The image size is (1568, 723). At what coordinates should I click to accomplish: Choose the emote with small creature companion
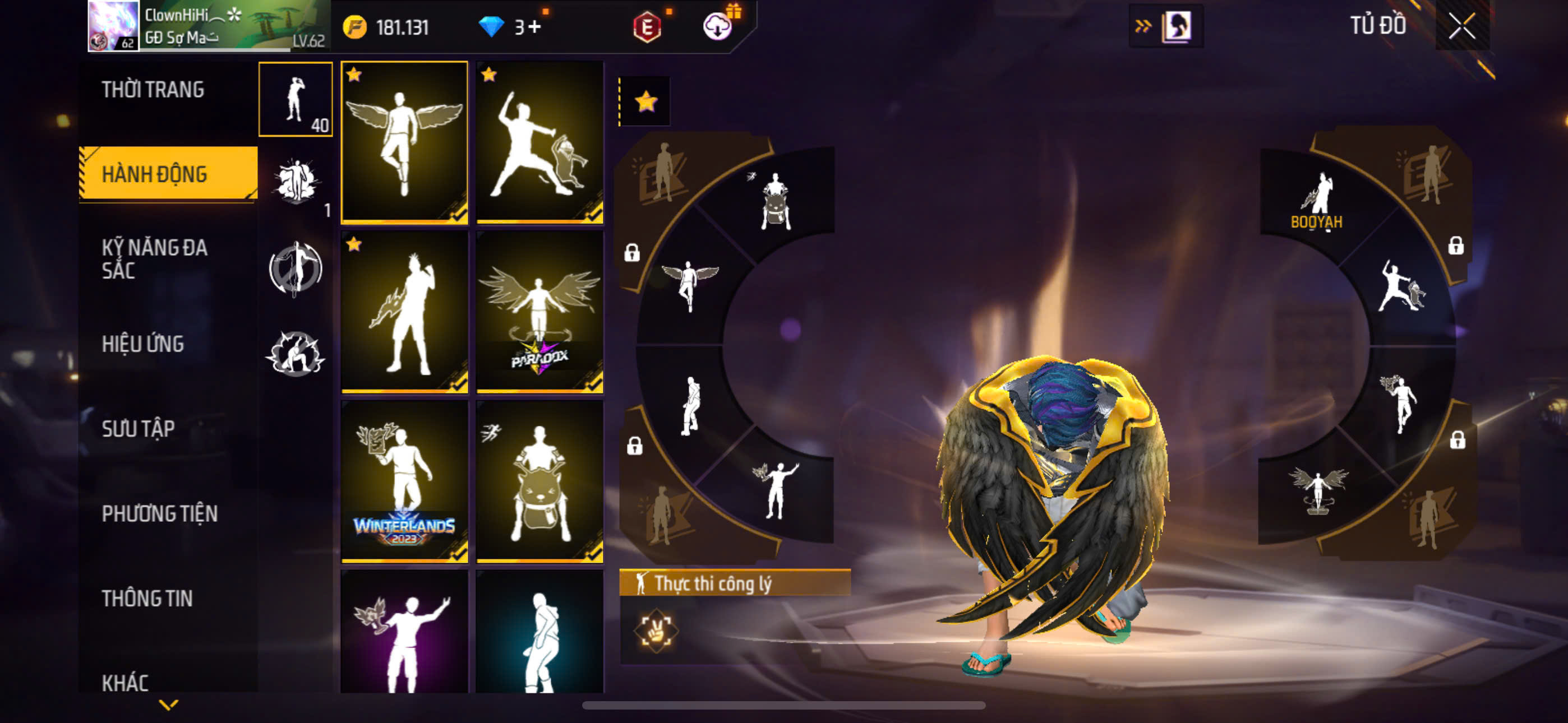tap(539, 142)
